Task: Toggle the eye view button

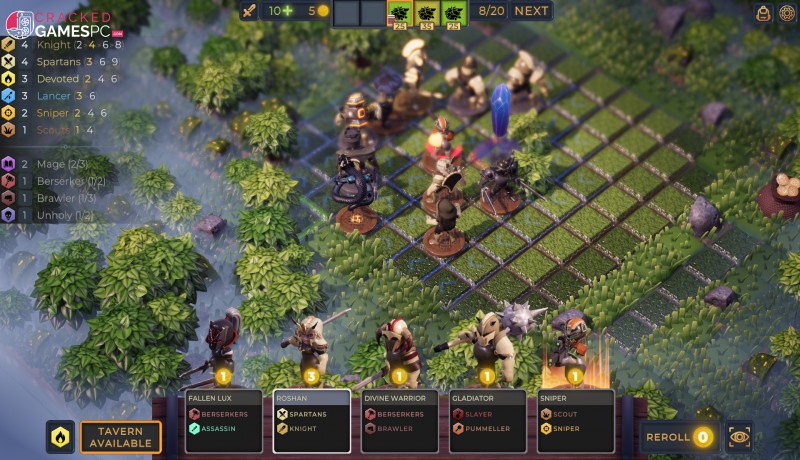Action: pos(739,437)
